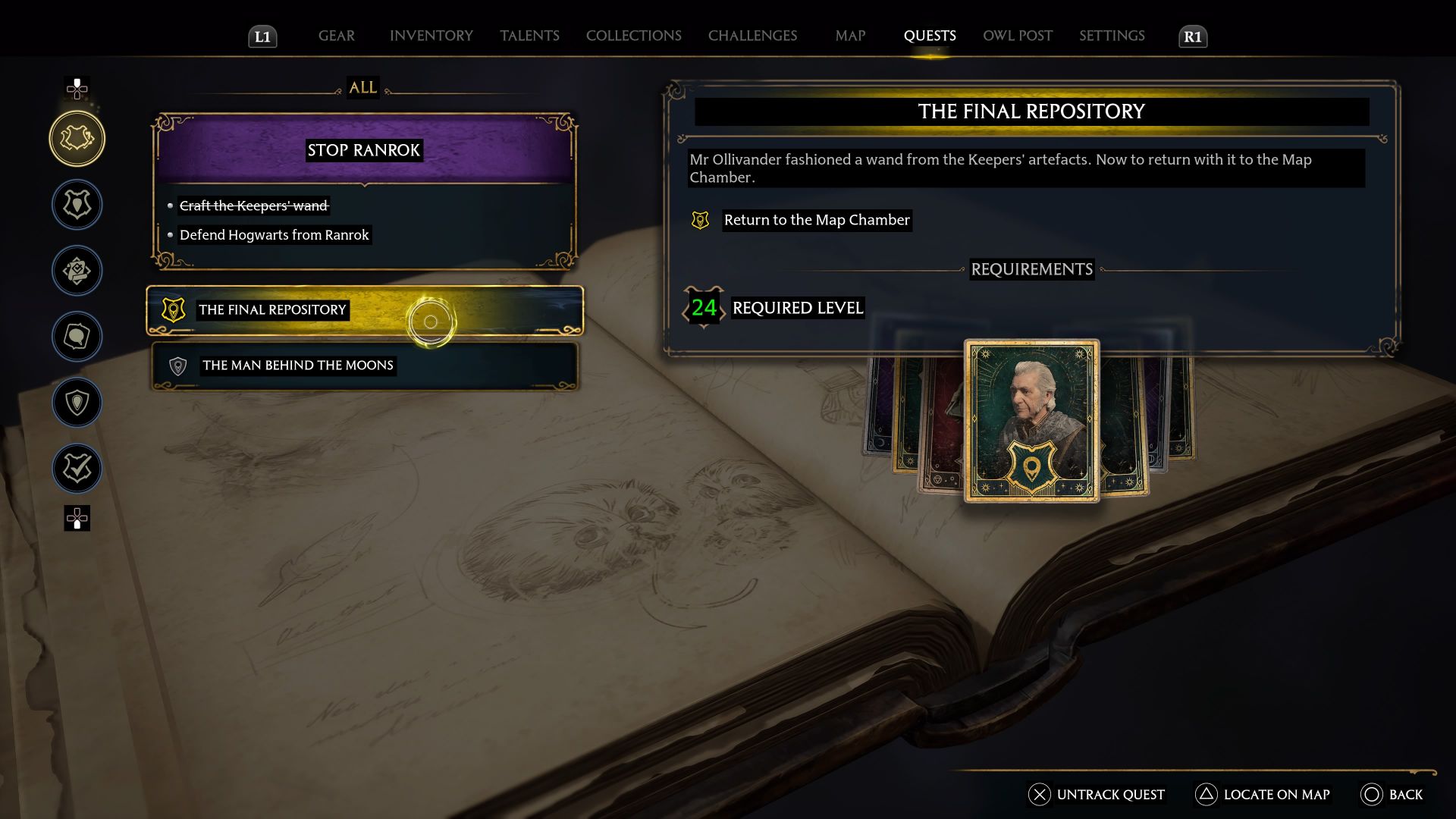
Task: Click the quest marker icon beside Return to the Map Chamber
Action: (699, 221)
